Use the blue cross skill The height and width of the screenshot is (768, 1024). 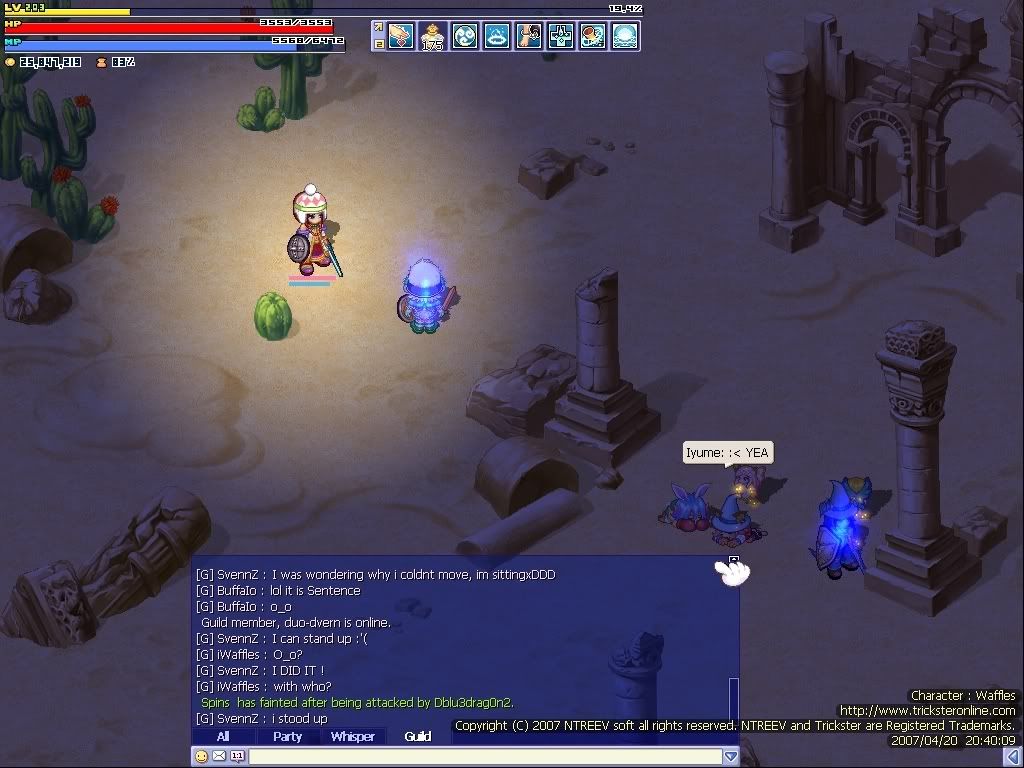click(x=561, y=36)
